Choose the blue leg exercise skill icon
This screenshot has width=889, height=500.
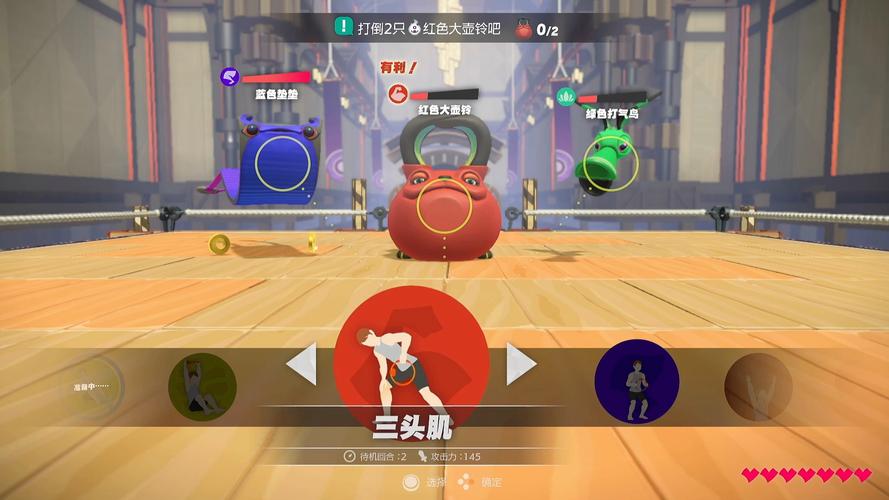(x=637, y=383)
